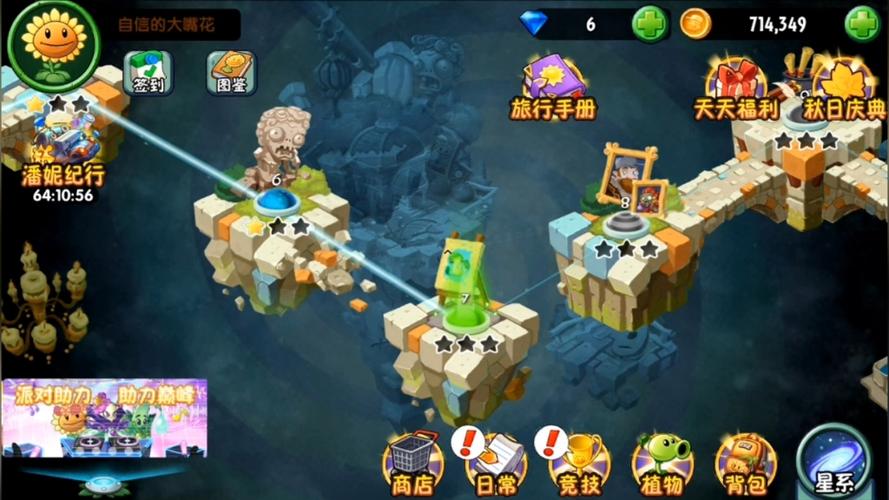Open the 派对助力 event banner
The width and height of the screenshot is (889, 500).
[104, 417]
